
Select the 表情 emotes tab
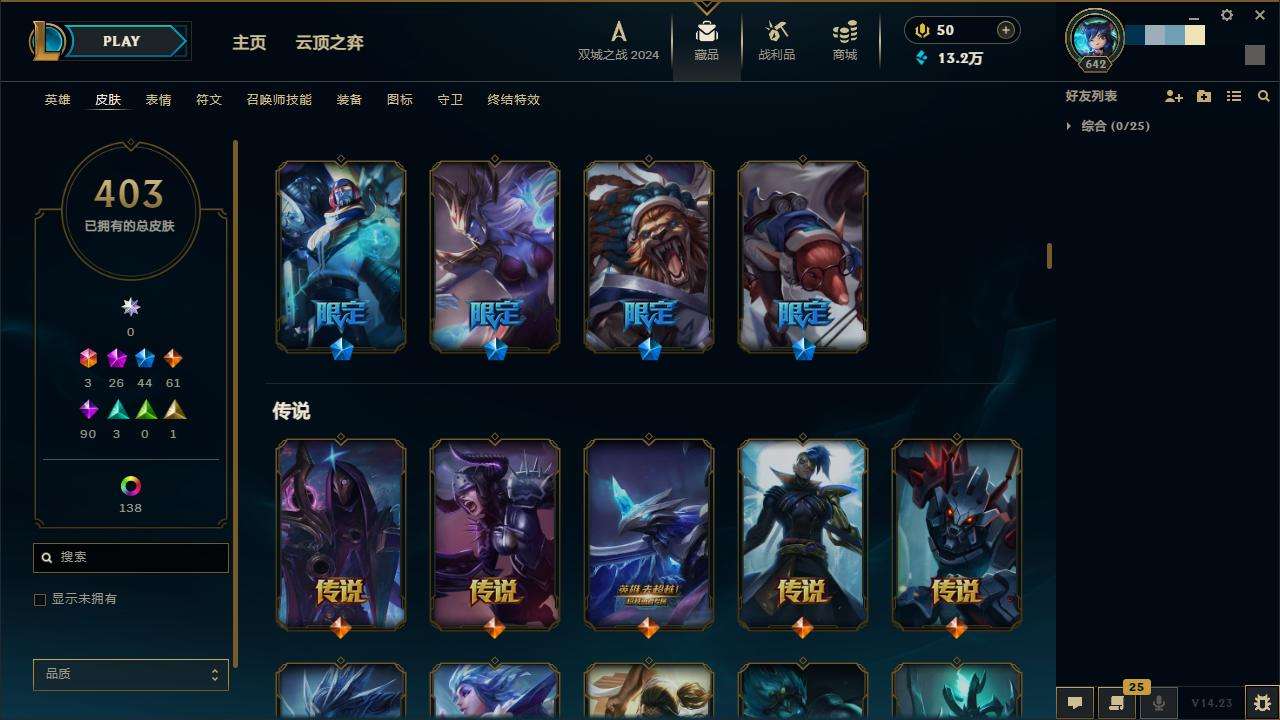point(158,100)
